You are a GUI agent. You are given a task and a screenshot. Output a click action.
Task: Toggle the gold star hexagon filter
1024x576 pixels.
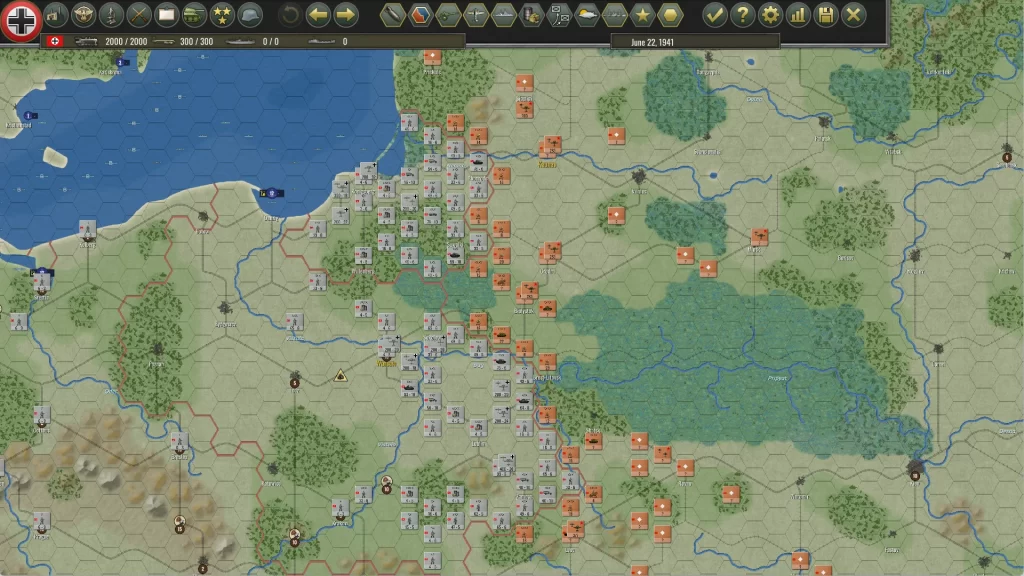[642, 15]
